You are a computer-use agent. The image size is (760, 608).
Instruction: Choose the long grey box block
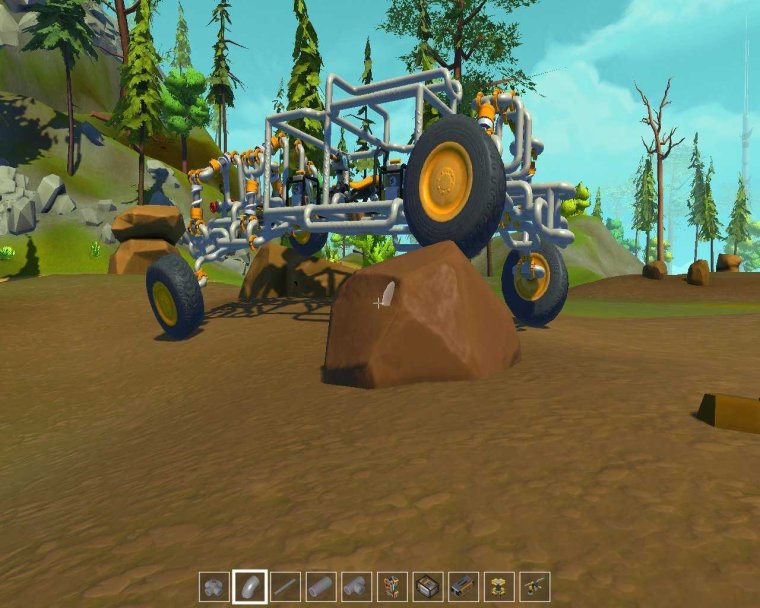point(463,586)
